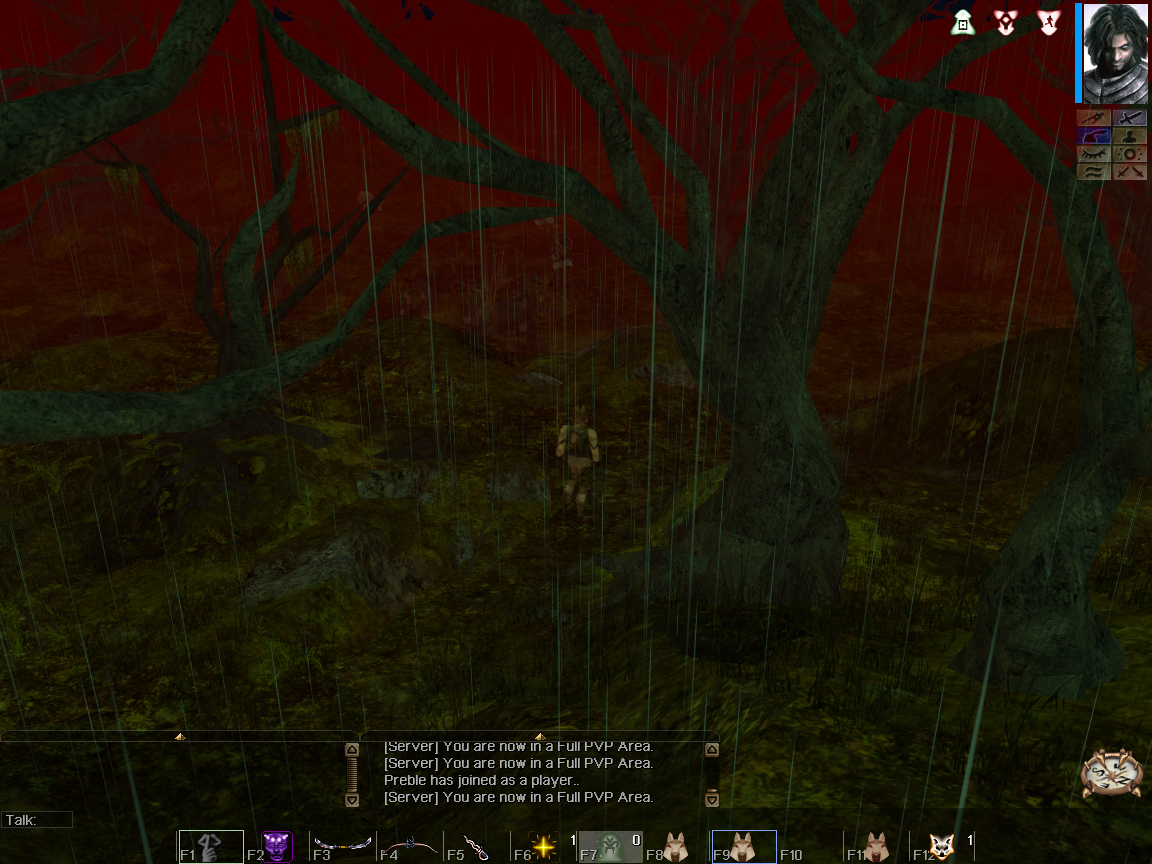Open the panel with the single sword icon

pyautogui.click(x=1129, y=118)
